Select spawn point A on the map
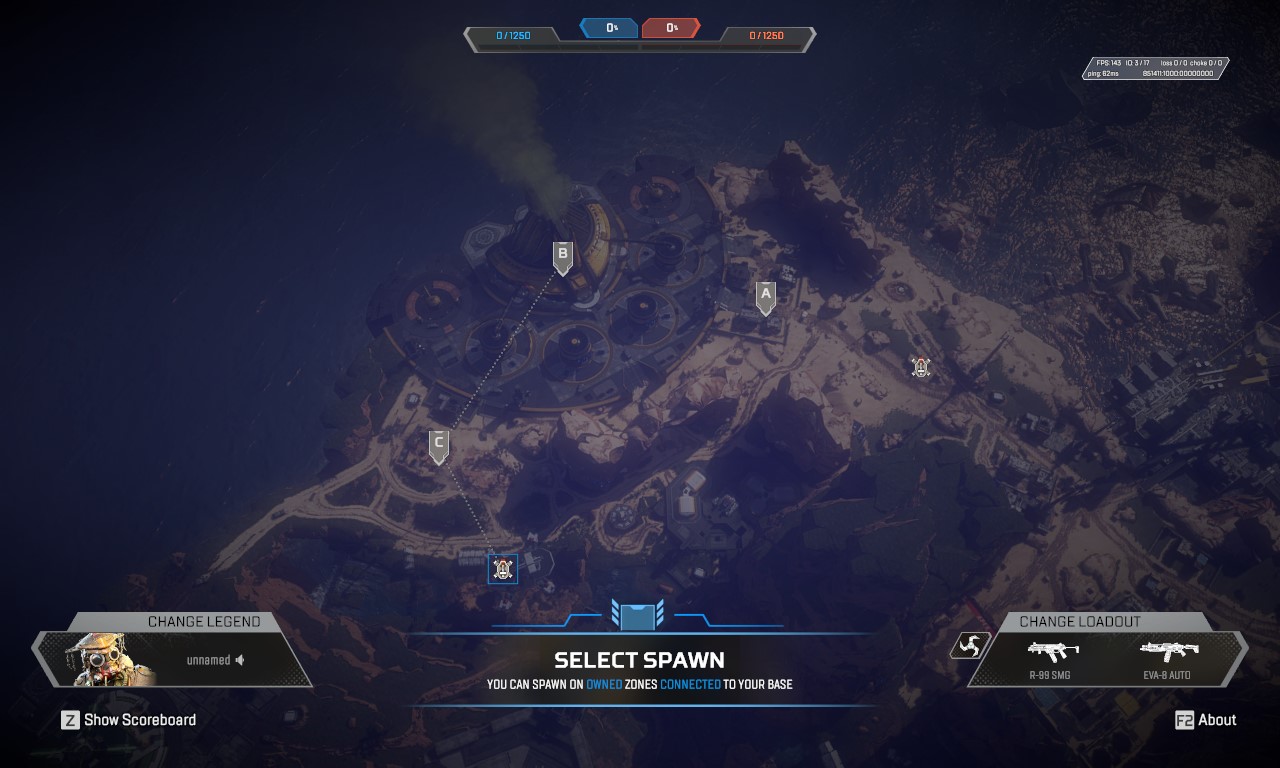This screenshot has width=1280, height=768. (x=766, y=295)
